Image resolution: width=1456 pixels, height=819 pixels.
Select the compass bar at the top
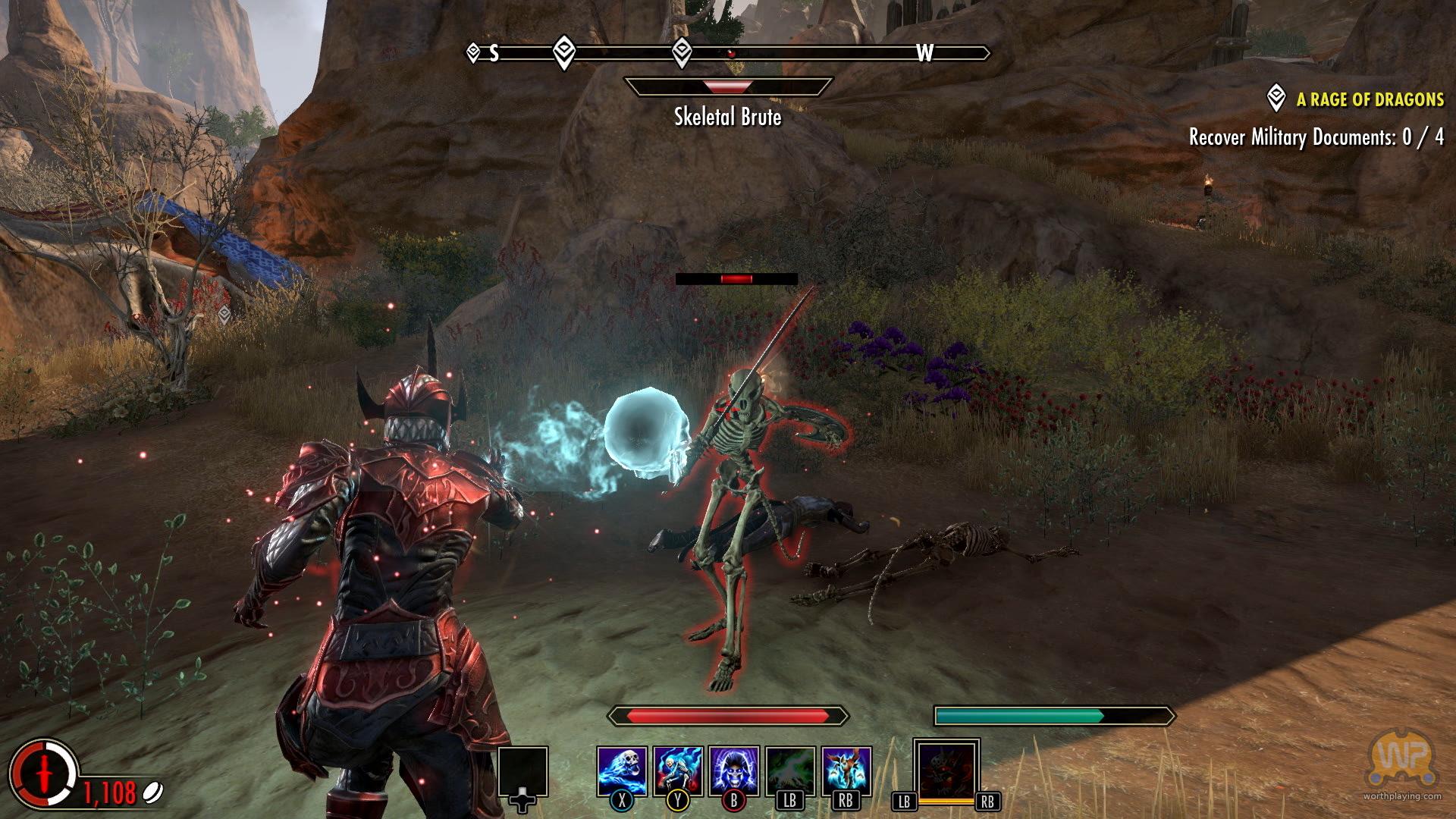click(x=730, y=53)
